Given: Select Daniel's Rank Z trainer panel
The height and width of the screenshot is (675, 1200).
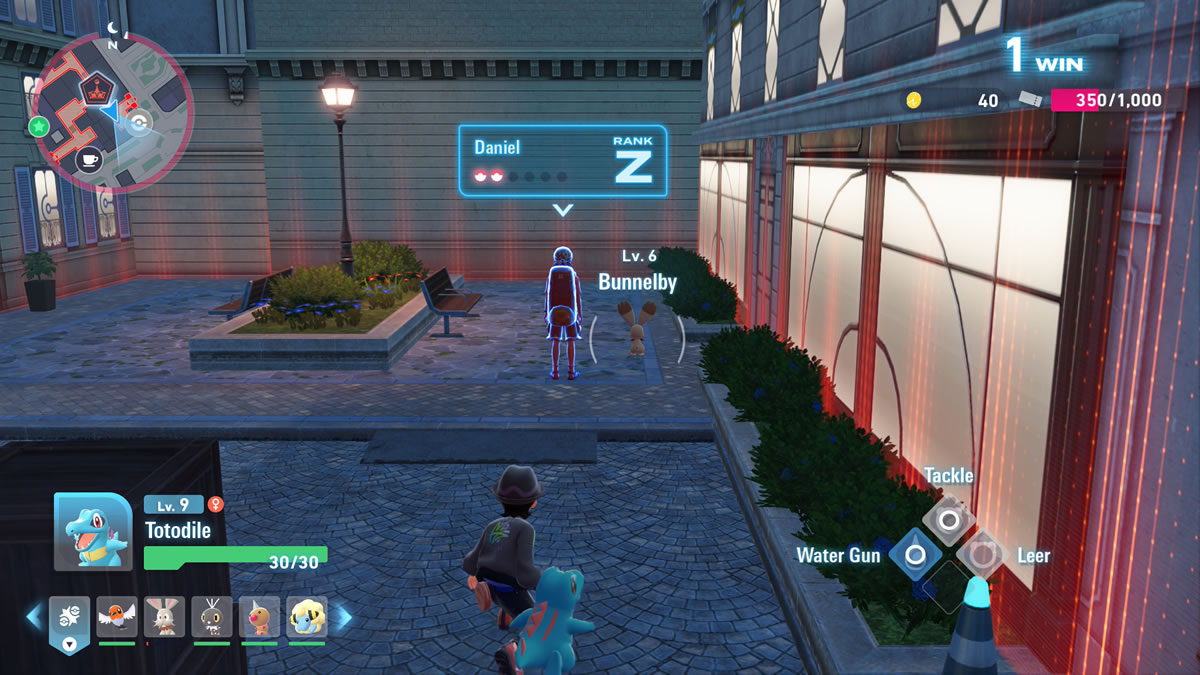Looking at the screenshot, I should click(563, 160).
